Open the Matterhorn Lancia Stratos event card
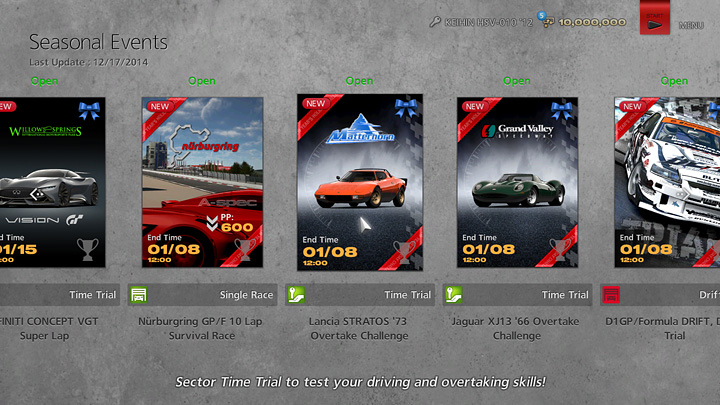The width and height of the screenshot is (720, 405). 360,182
